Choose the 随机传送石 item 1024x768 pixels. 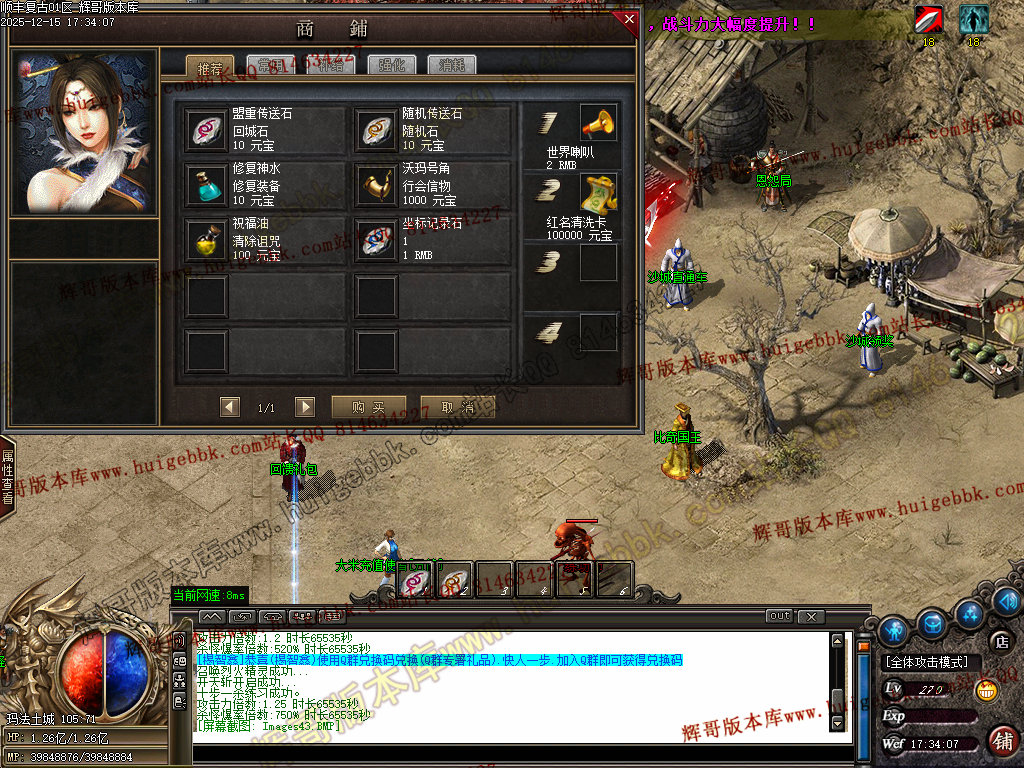(377, 131)
